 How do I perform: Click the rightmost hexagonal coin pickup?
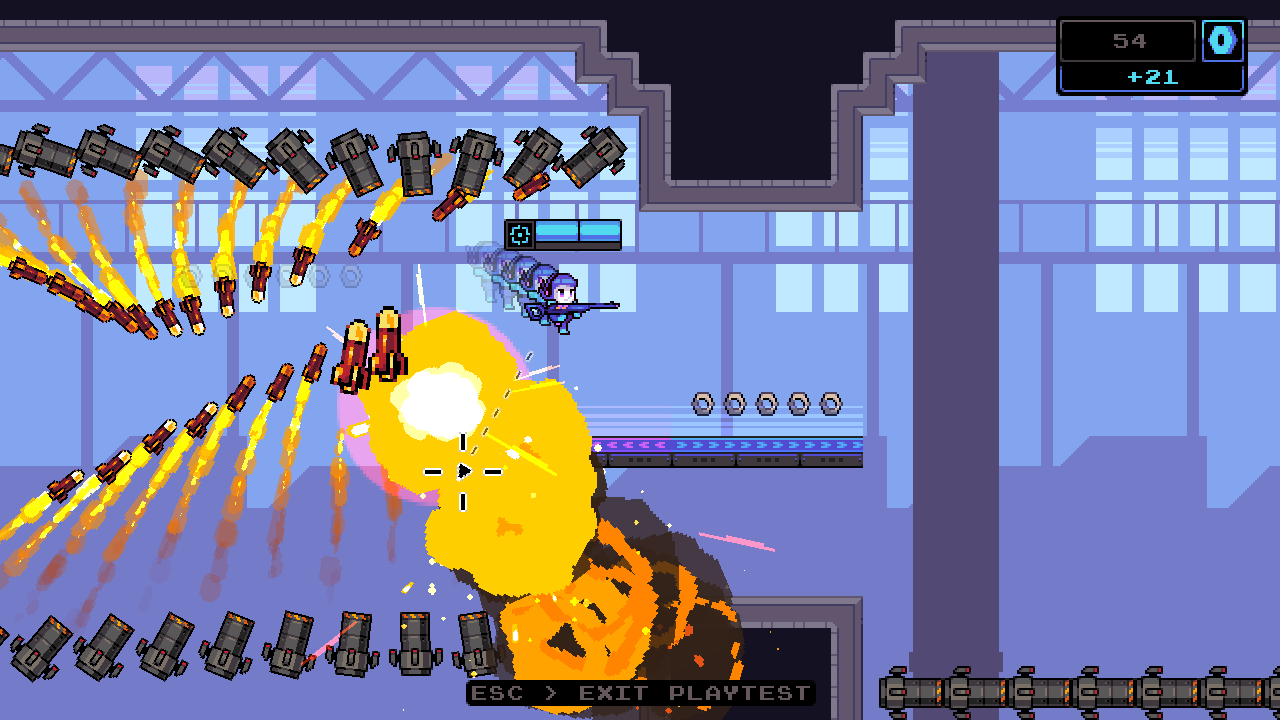pos(829,405)
